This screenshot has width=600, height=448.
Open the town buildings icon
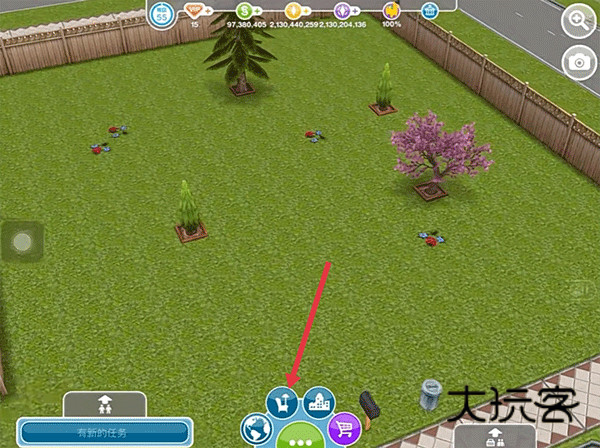318,402
